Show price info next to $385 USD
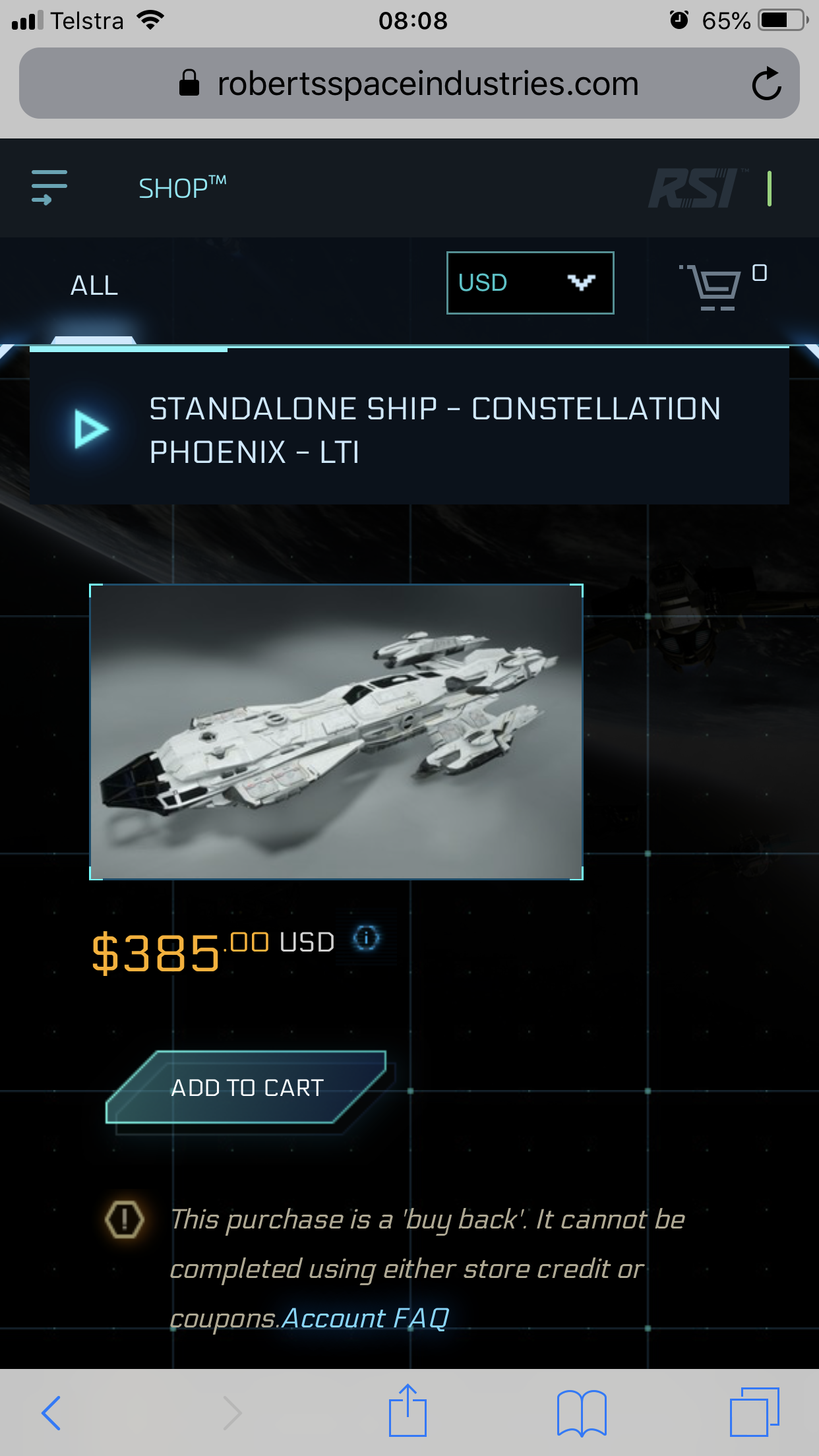The height and width of the screenshot is (1456, 819). point(367,937)
